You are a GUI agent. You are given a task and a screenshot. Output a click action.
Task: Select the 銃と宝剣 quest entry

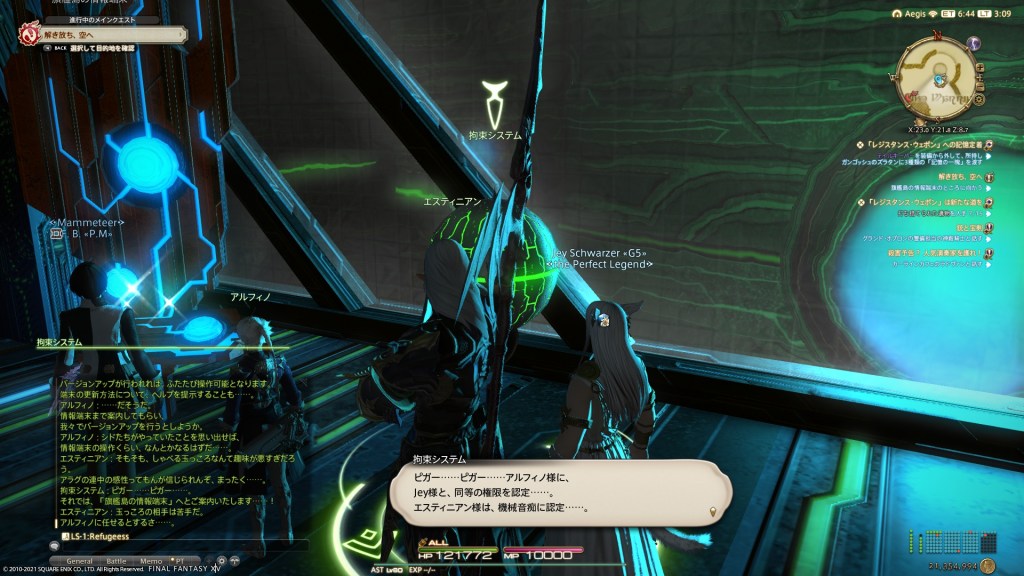click(961, 227)
